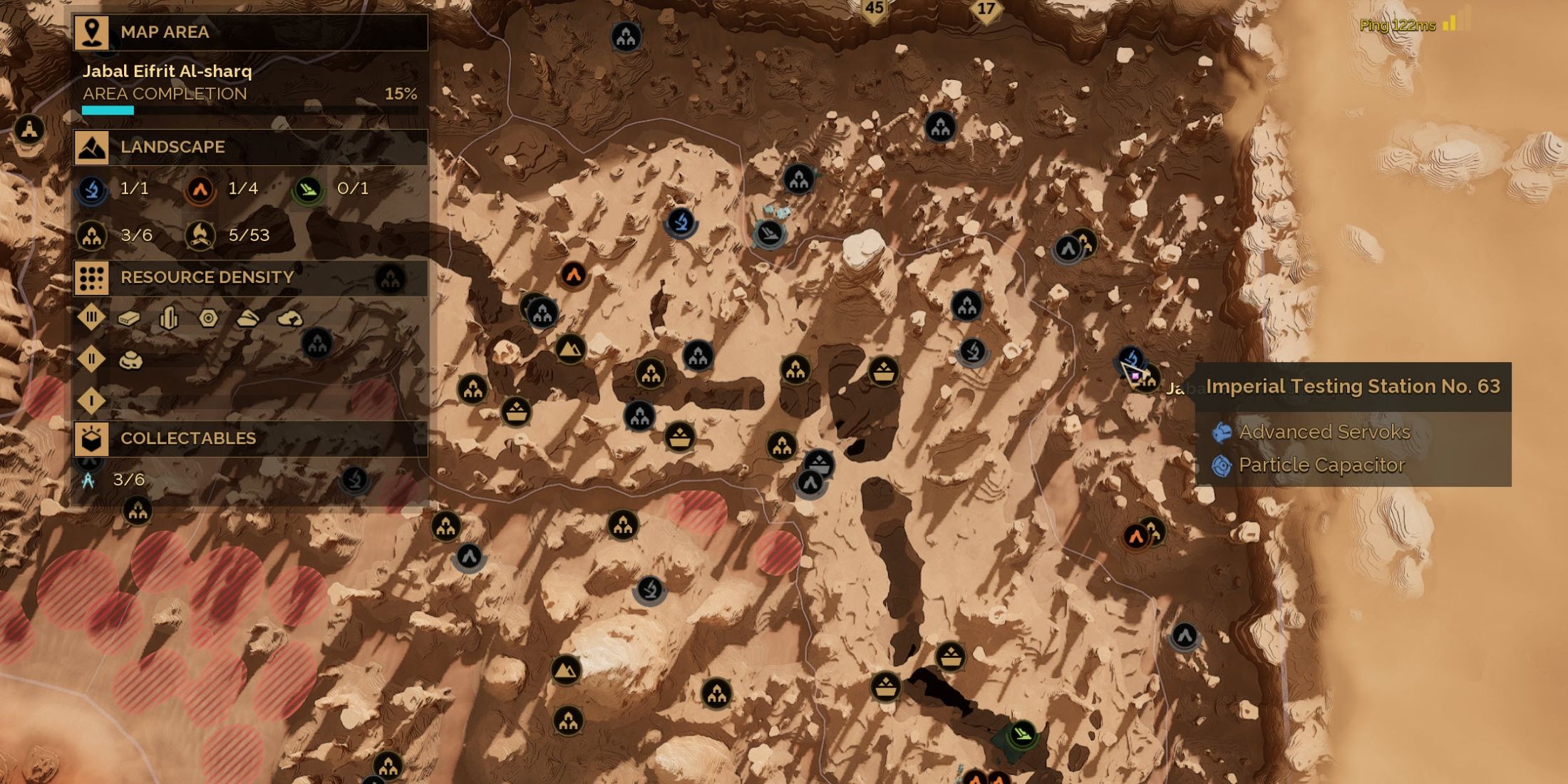Select the blue microscope testing station legend icon
The image size is (1568, 784).
[92, 190]
